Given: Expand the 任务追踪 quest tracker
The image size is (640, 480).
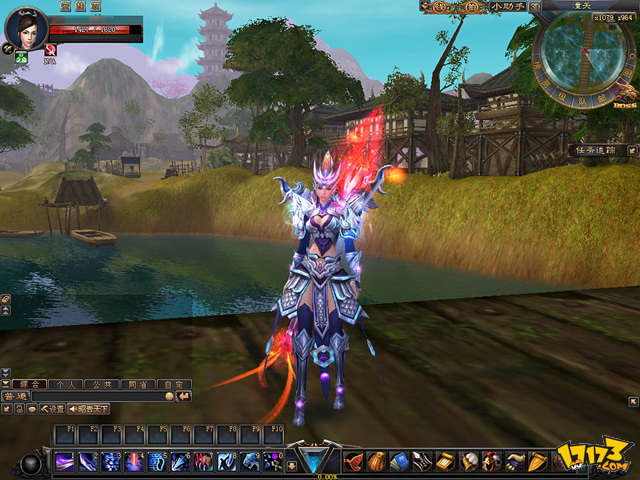Looking at the screenshot, I should tap(597, 150).
